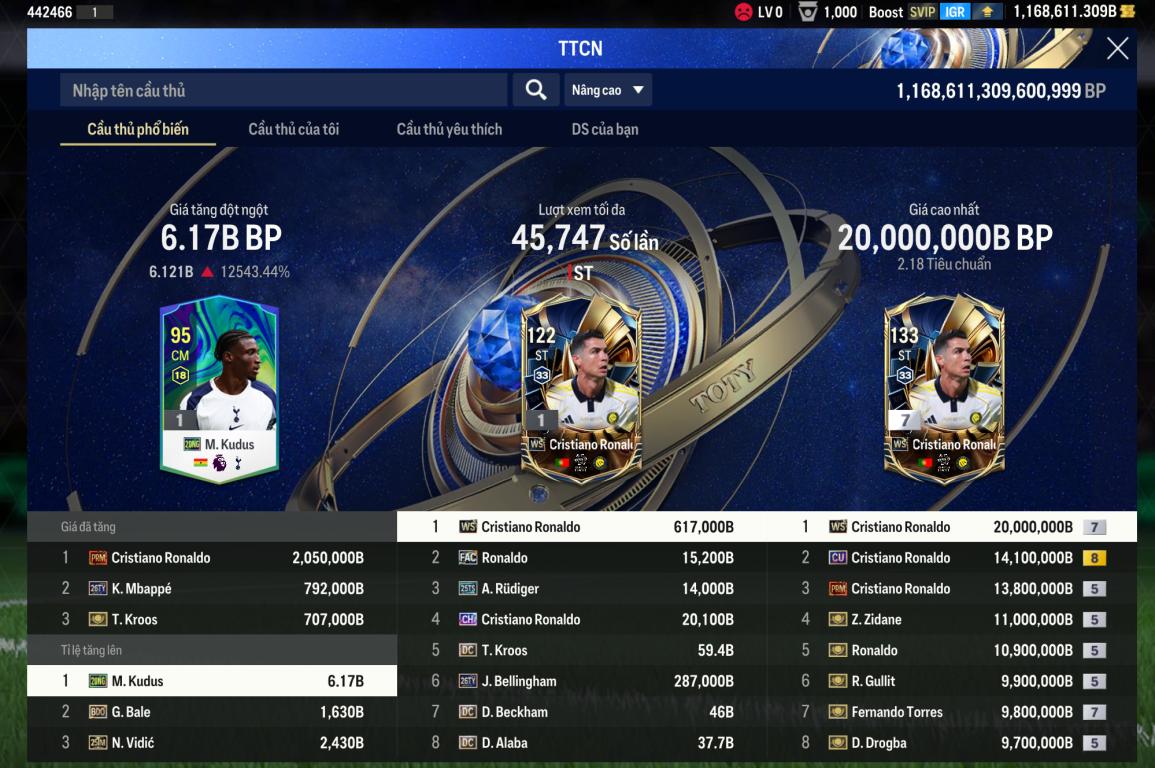Switch to Cầu thủ của tôi tab
Screen dimensions: 1155x768
(x=293, y=129)
